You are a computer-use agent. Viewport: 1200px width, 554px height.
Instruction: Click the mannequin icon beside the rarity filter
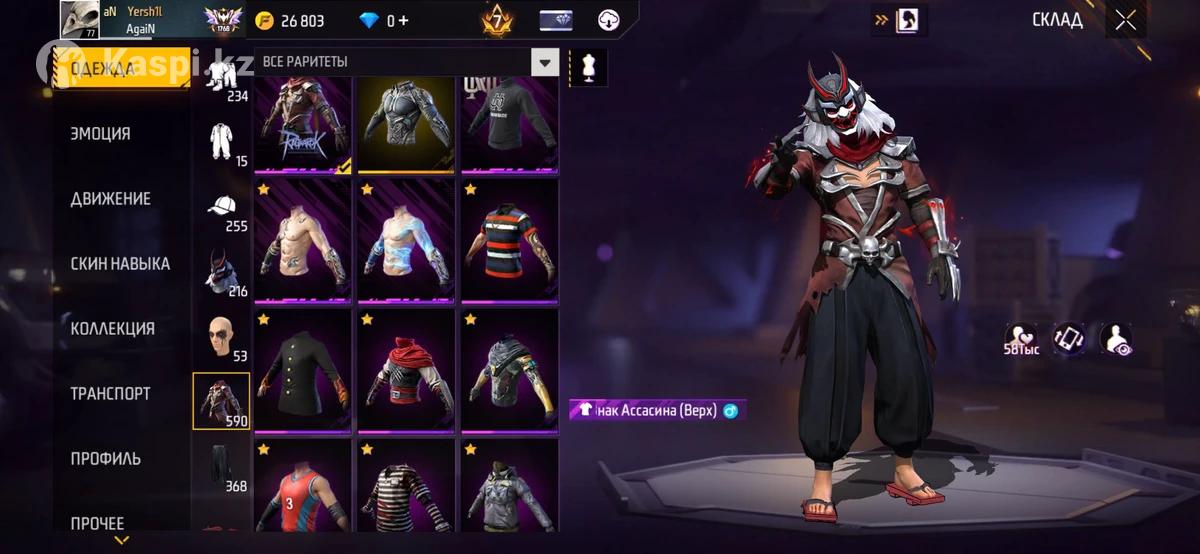coord(588,66)
